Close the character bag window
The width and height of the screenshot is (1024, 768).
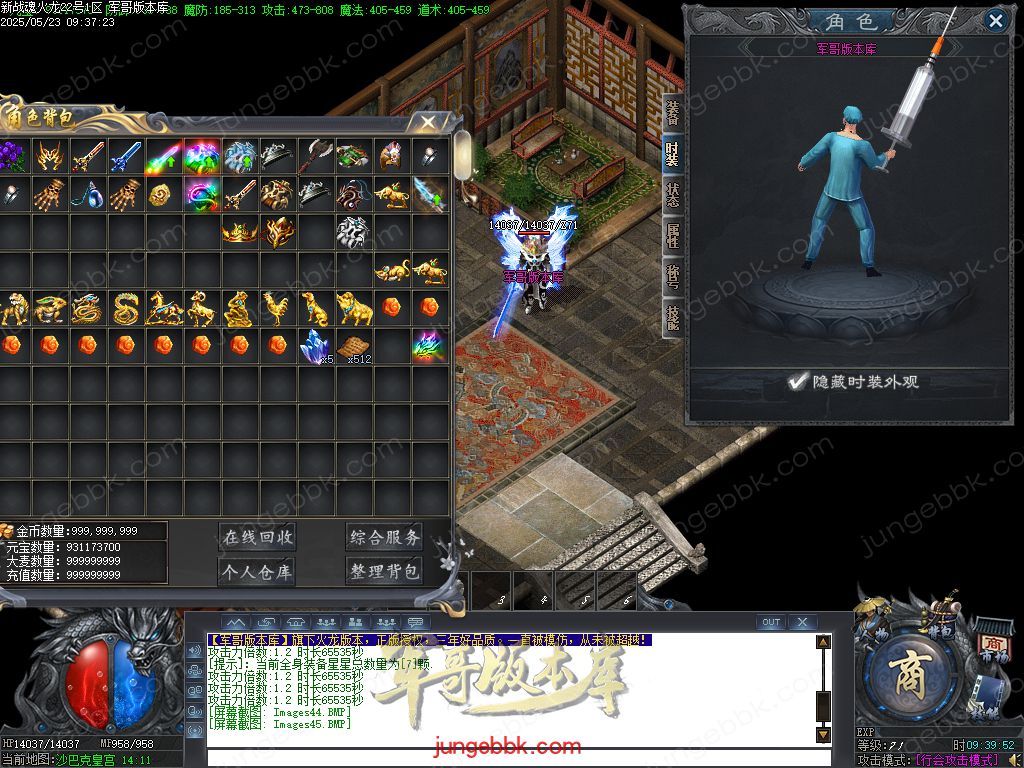coord(428,122)
